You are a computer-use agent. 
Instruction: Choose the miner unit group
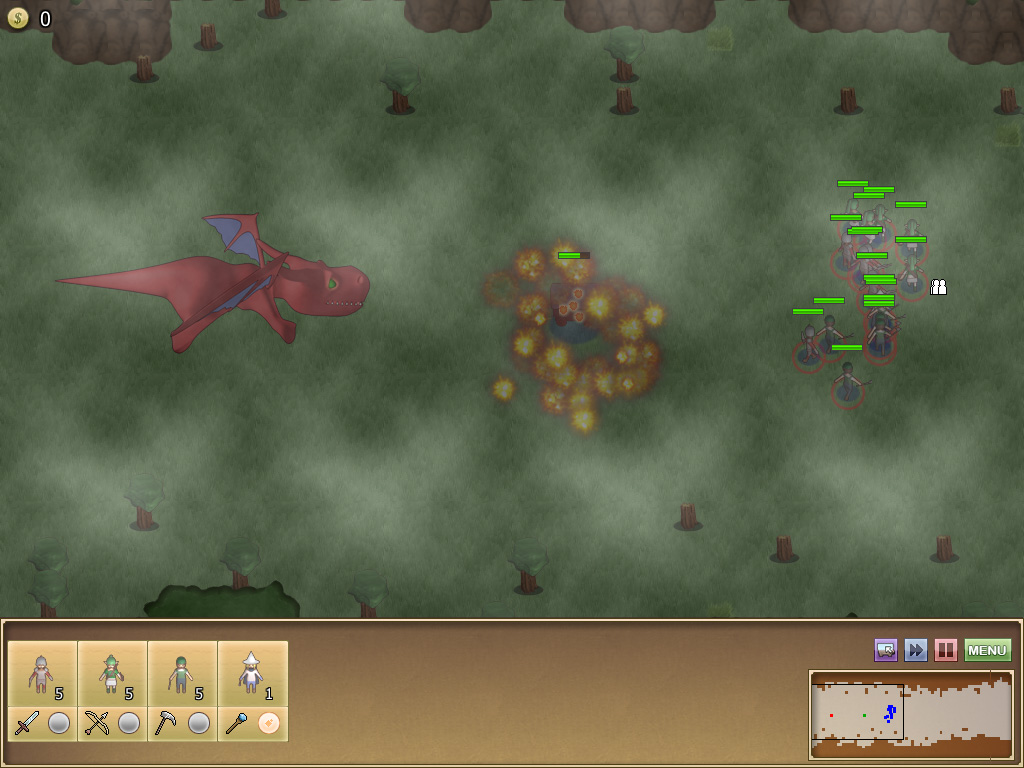pyautogui.click(x=182, y=674)
